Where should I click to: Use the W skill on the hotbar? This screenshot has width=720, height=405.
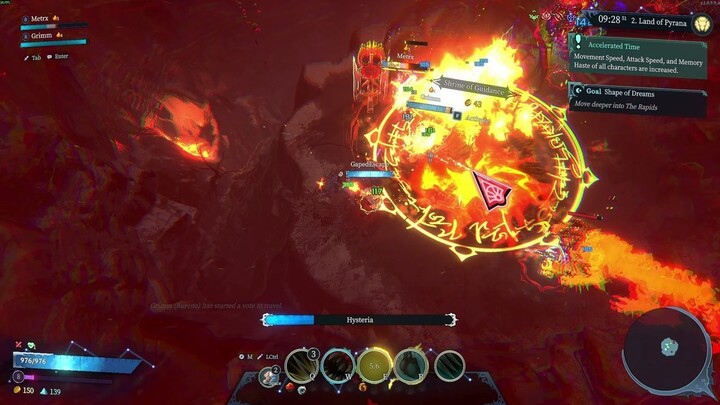click(338, 366)
